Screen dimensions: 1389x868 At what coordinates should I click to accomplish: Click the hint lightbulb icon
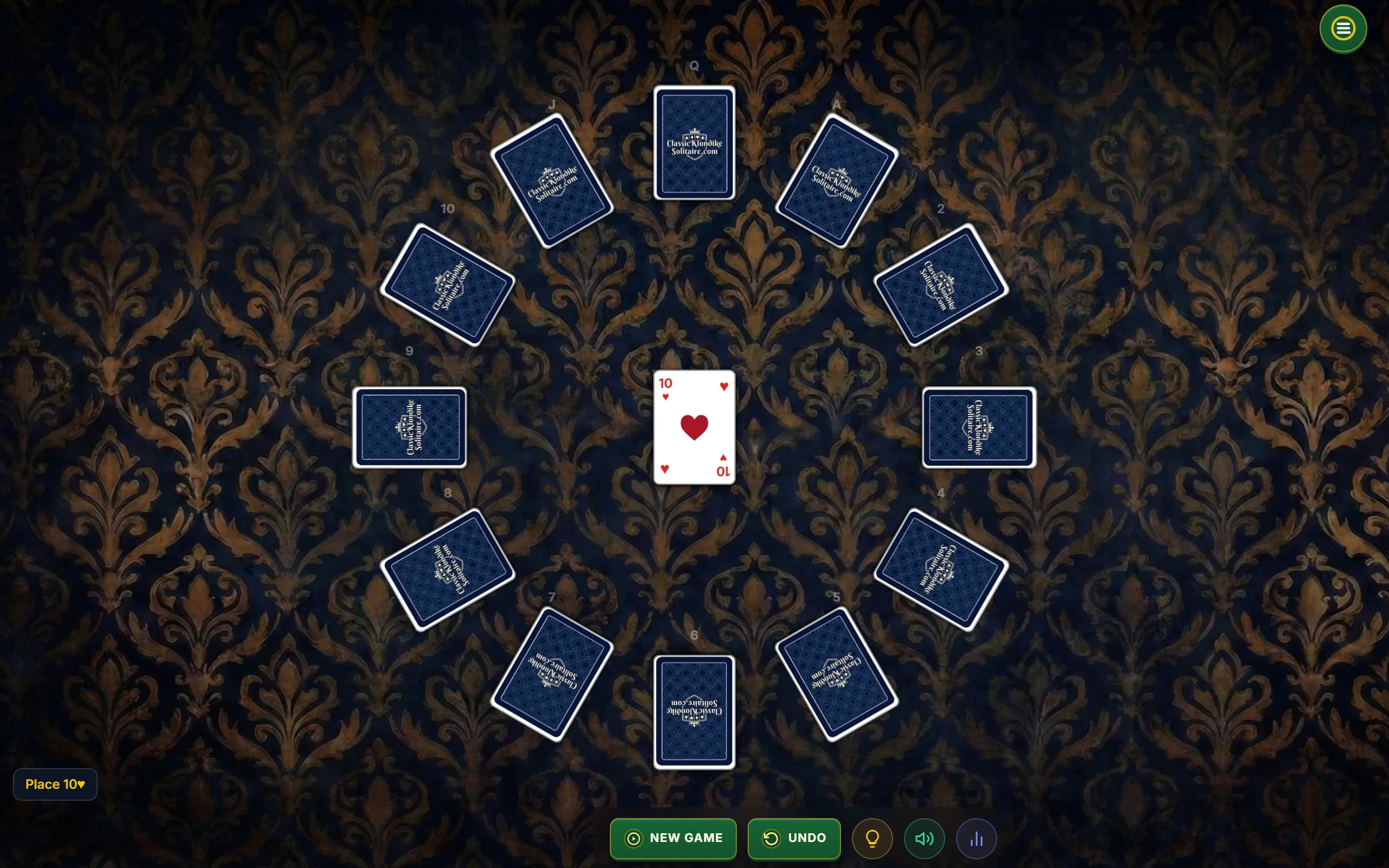pyautogui.click(x=872, y=838)
